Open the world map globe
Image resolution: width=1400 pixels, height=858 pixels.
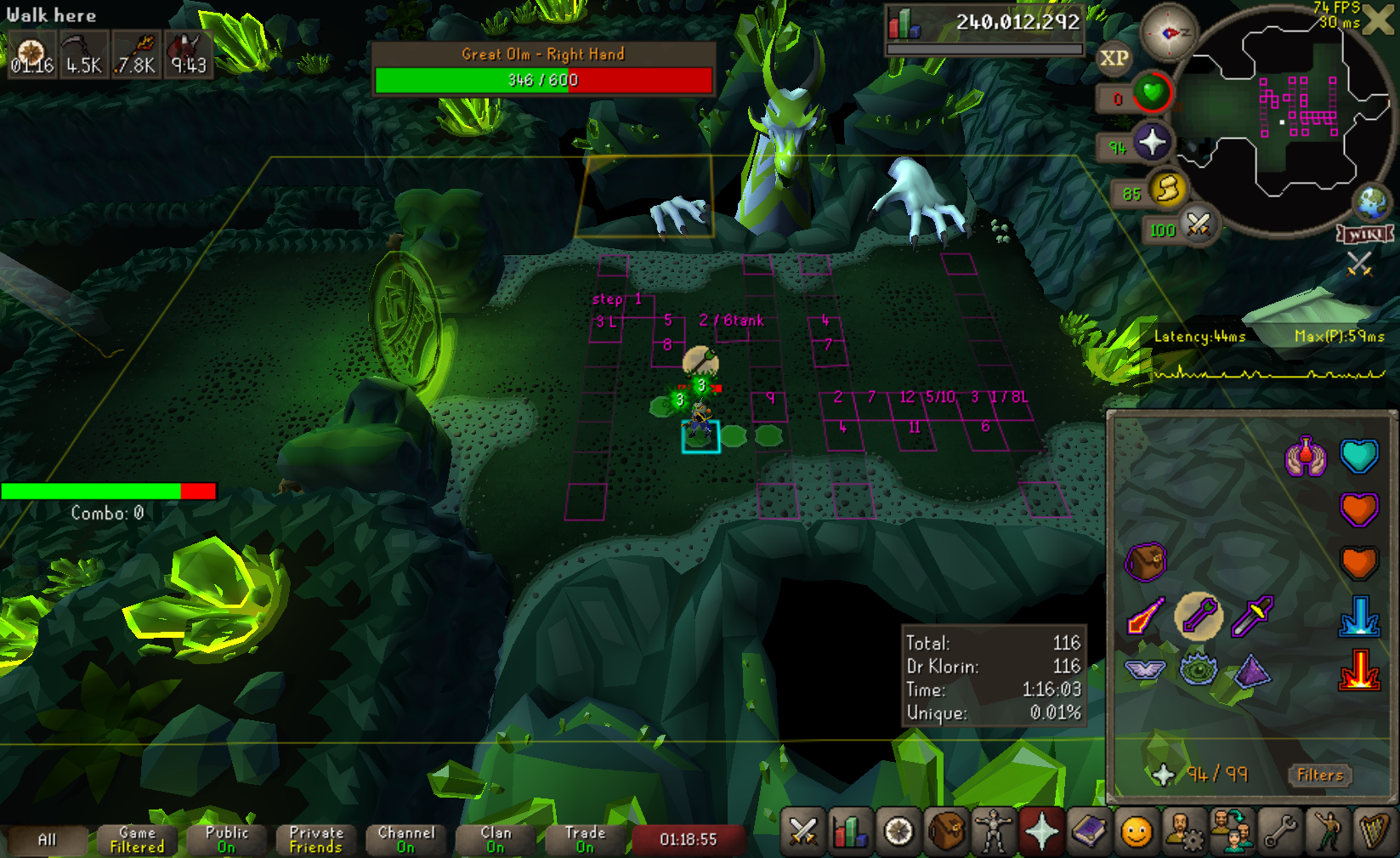(x=1371, y=203)
